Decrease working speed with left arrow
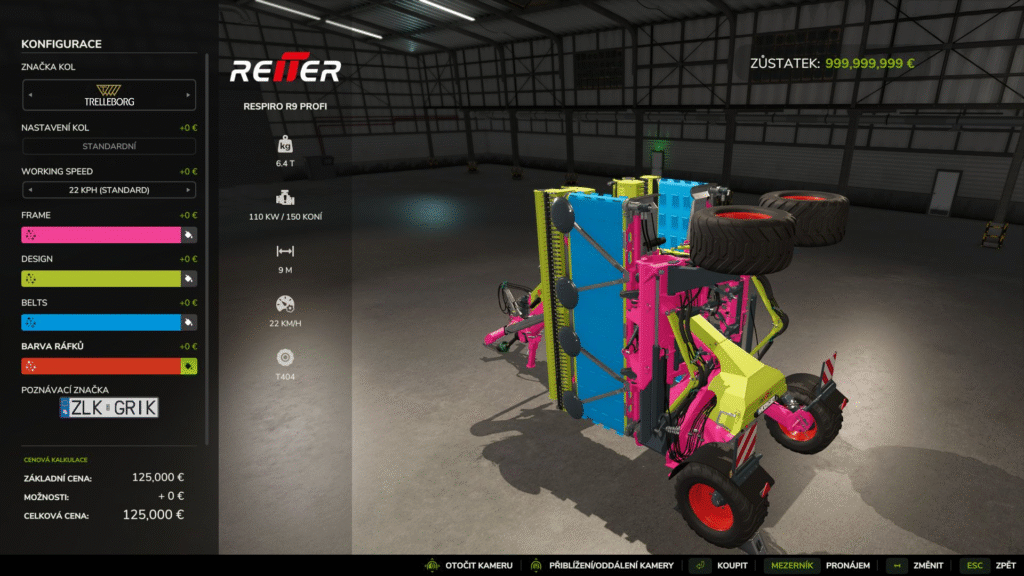Image resolution: width=1024 pixels, height=576 pixels. click(x=29, y=190)
